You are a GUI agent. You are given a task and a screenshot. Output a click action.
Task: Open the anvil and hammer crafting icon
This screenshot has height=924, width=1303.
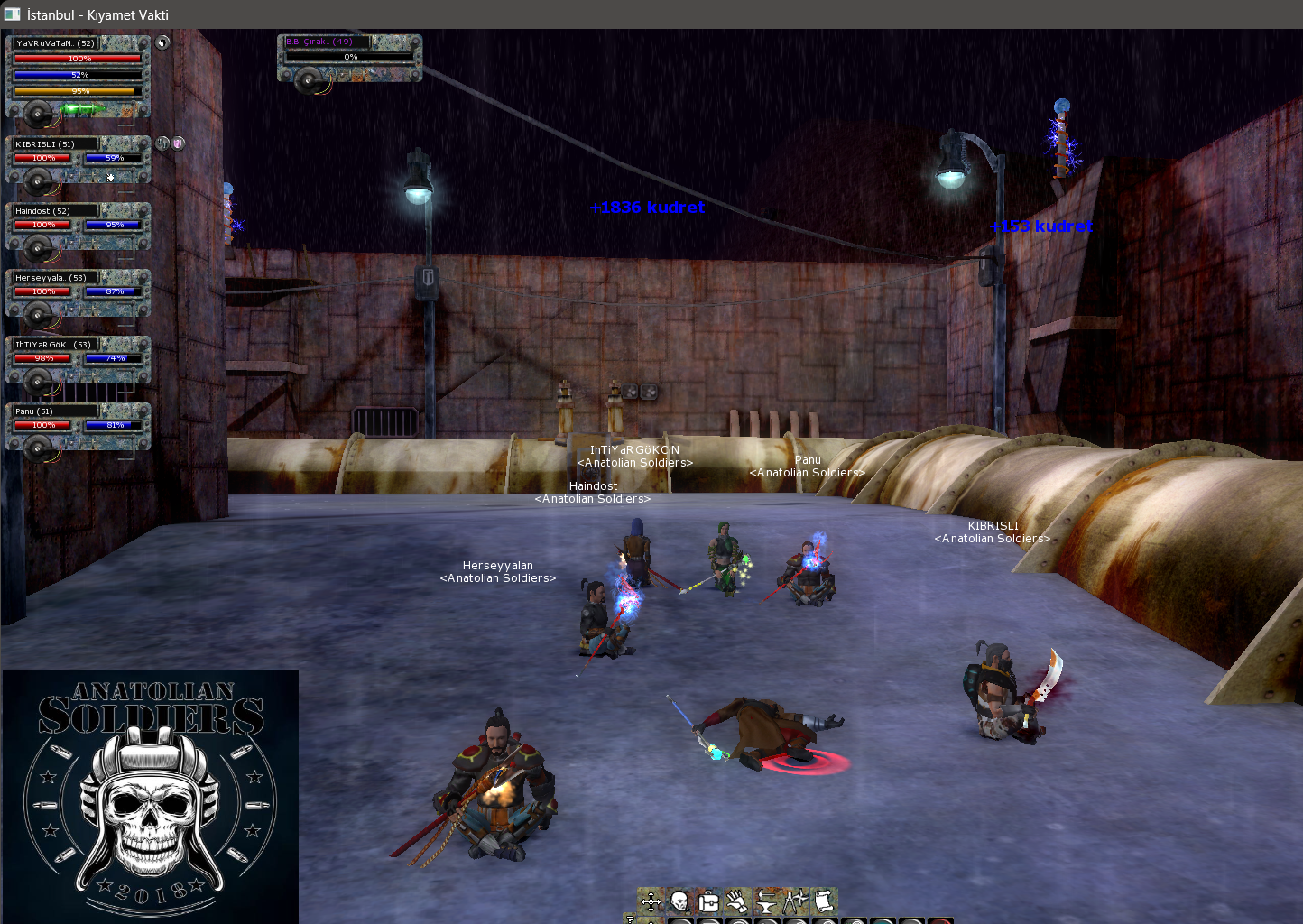click(766, 901)
